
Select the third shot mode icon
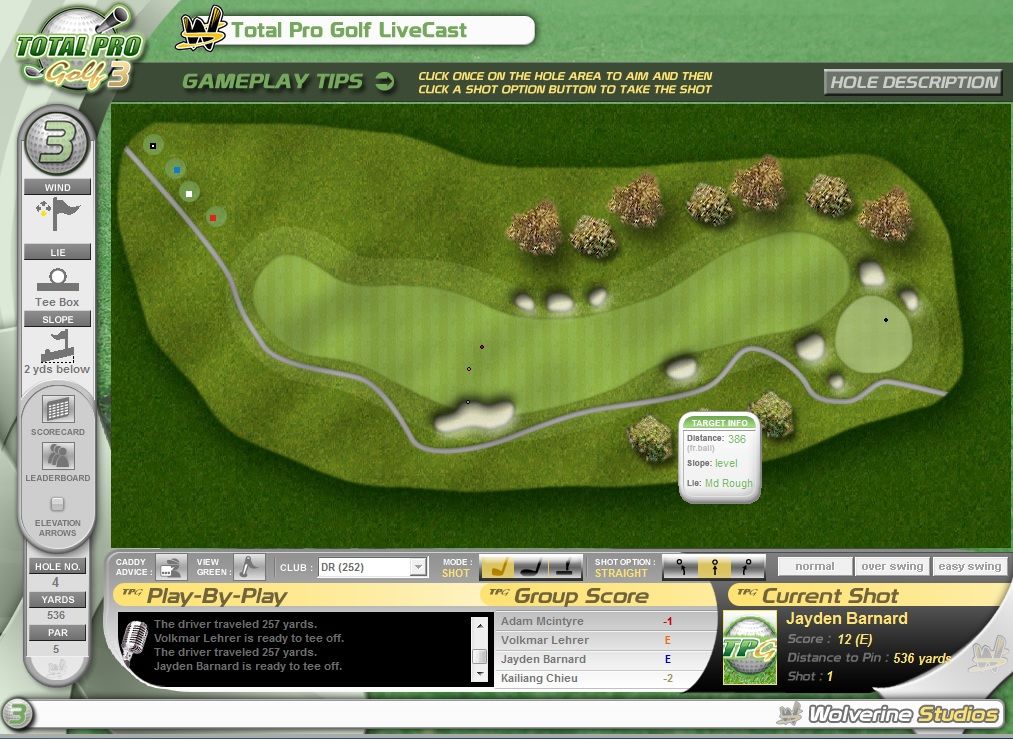pyautogui.click(x=564, y=567)
